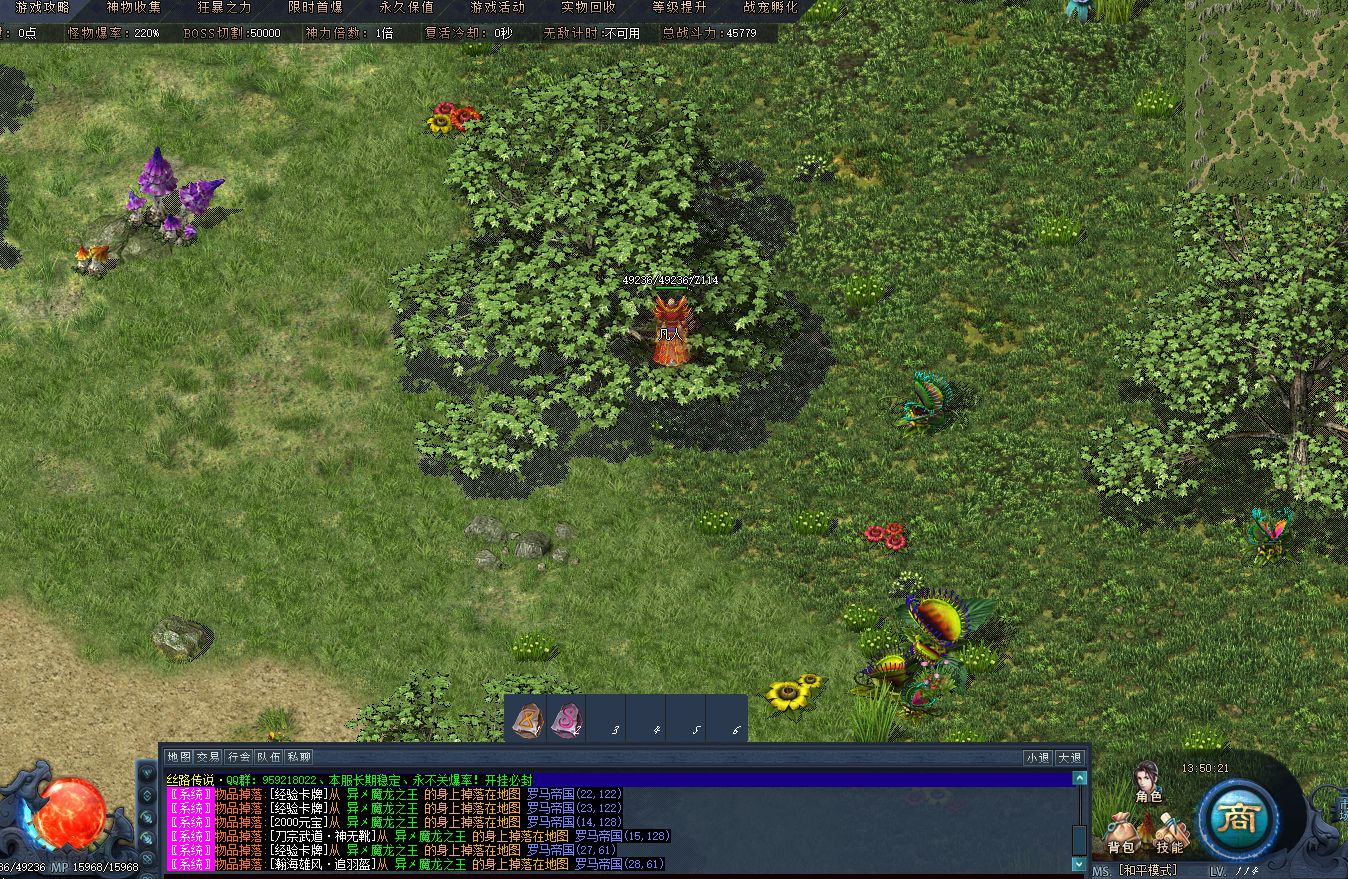
Task: Open the 私聊 private chat tab
Action: tap(298, 757)
